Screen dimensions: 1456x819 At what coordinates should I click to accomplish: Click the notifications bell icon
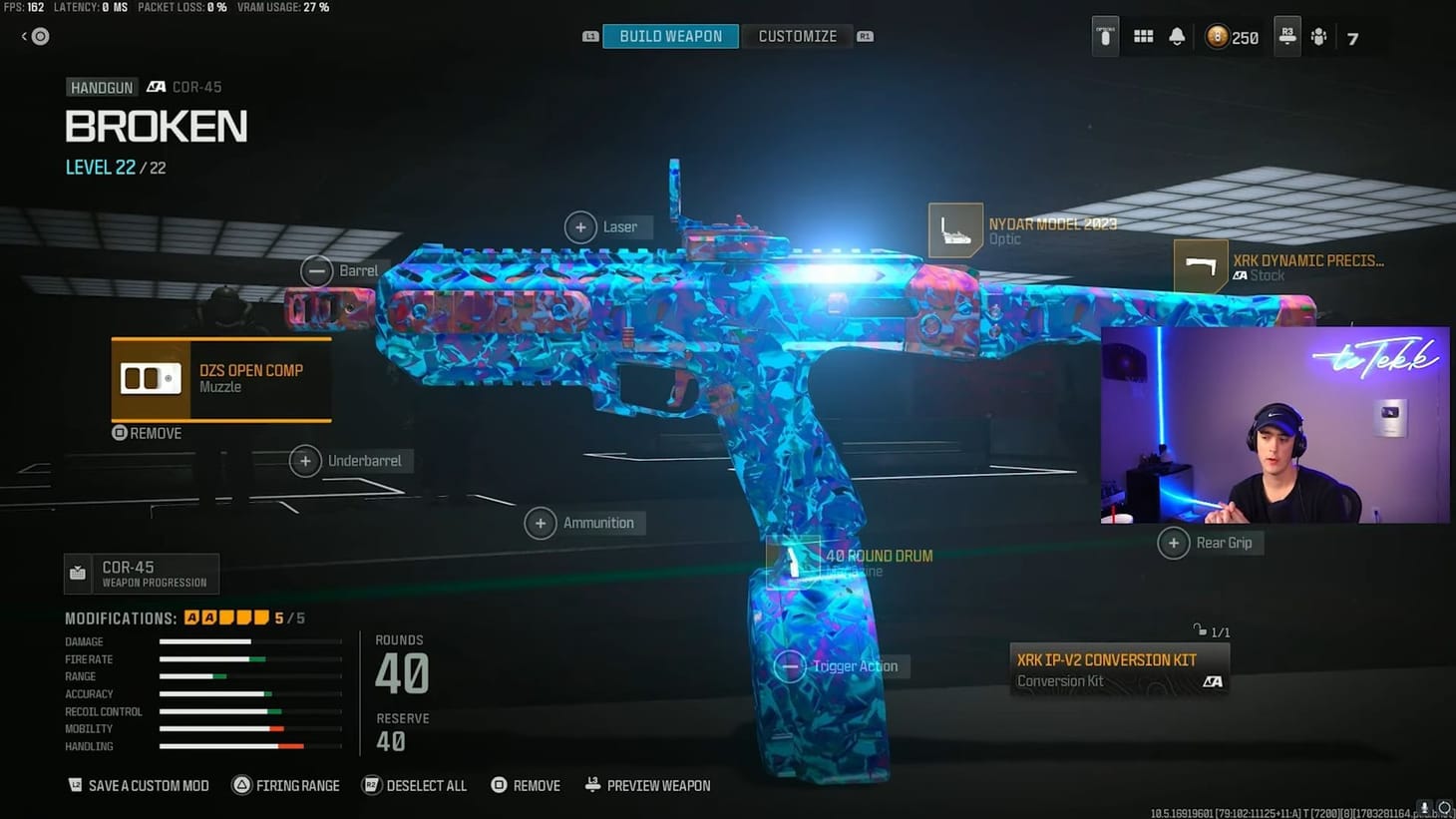[x=1177, y=36]
